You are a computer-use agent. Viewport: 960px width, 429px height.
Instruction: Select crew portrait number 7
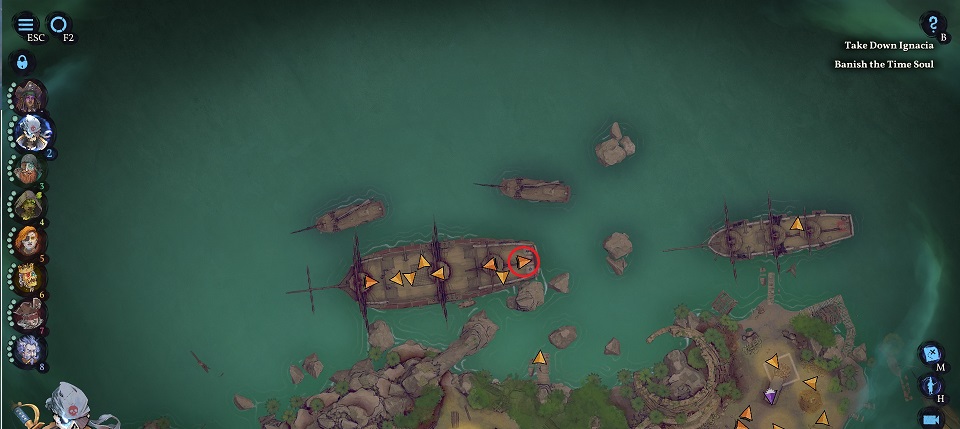pyautogui.click(x=29, y=314)
